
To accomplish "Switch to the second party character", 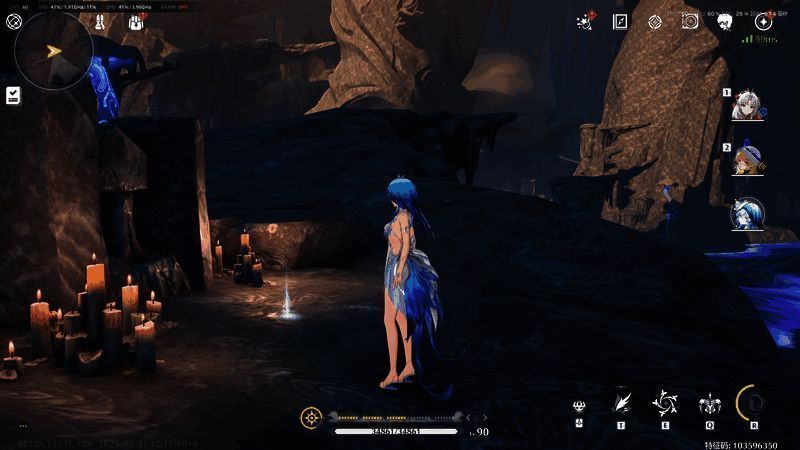I will [745, 159].
